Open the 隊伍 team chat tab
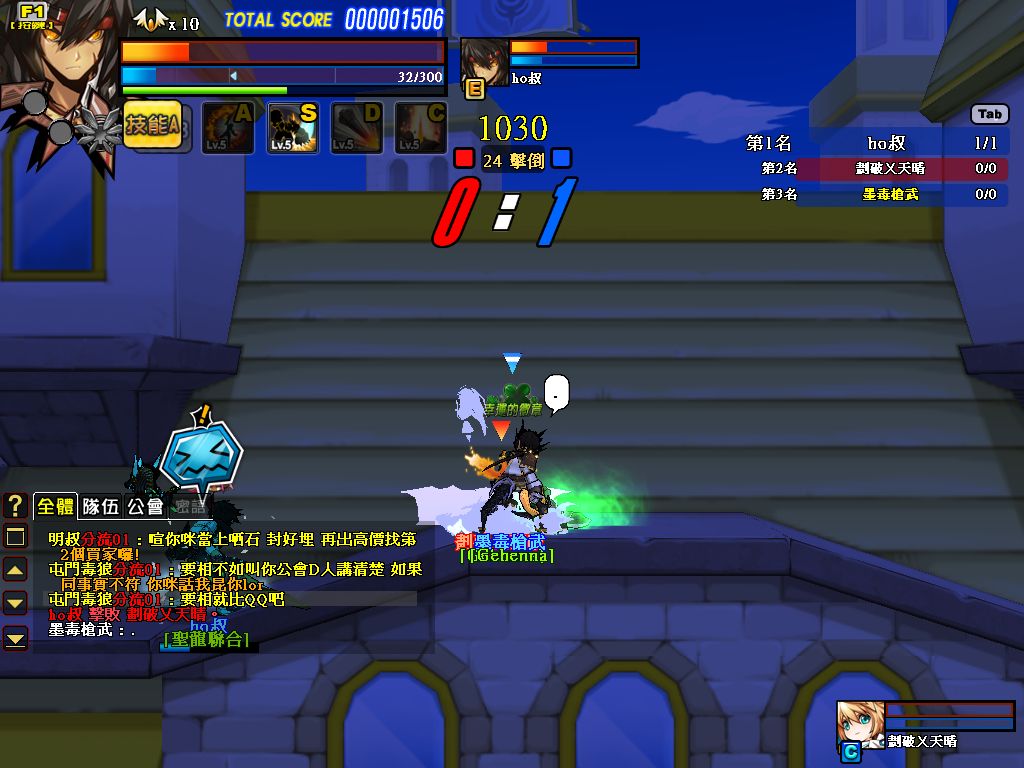 [101, 506]
